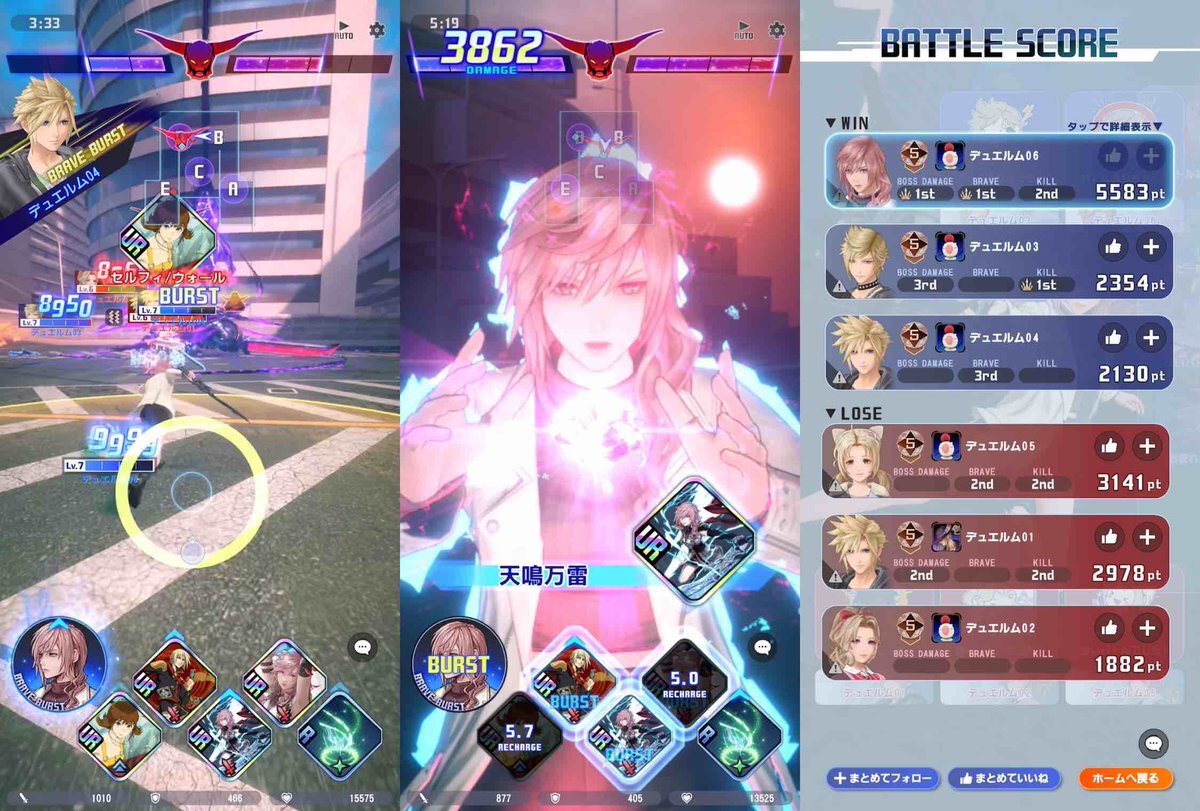
Task: Give a thumbs-up to デュエルム03
Action: pos(1111,247)
